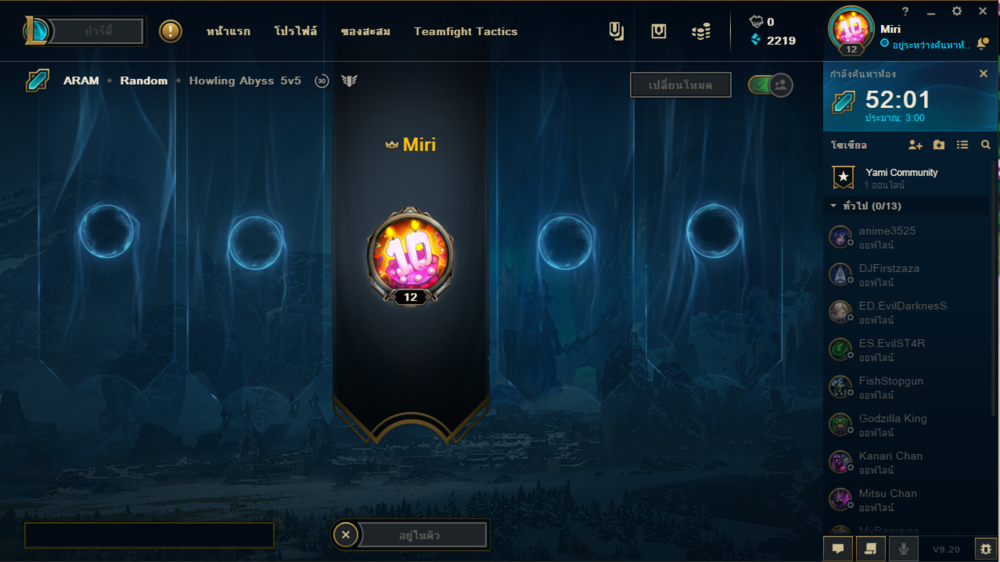
Task: Open the store coins icon
Action: (701, 32)
